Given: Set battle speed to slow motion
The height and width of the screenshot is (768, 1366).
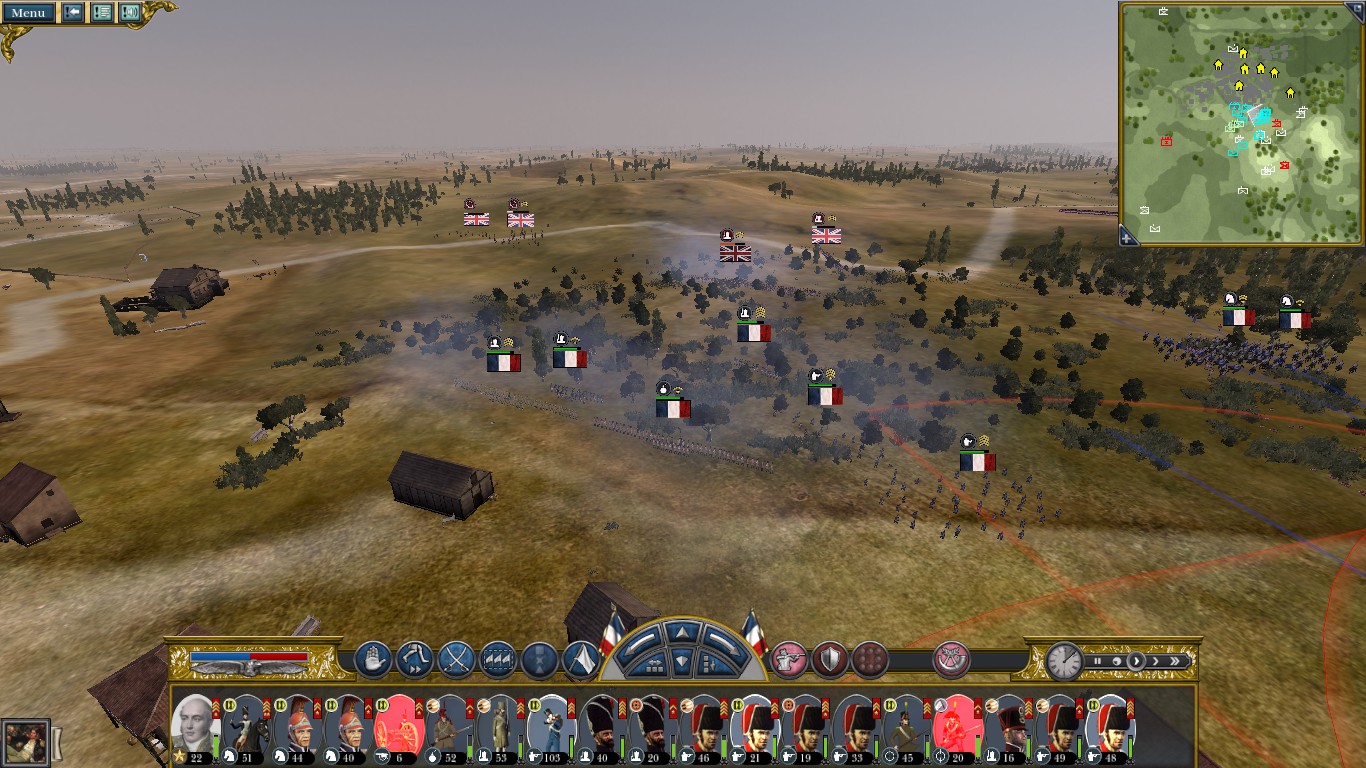Looking at the screenshot, I should click(x=1116, y=661).
